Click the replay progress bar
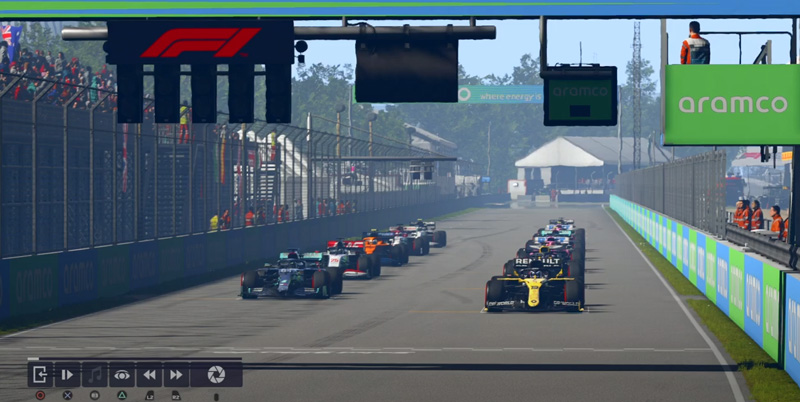Screen dimensions: 800x402 coord(134,359)
